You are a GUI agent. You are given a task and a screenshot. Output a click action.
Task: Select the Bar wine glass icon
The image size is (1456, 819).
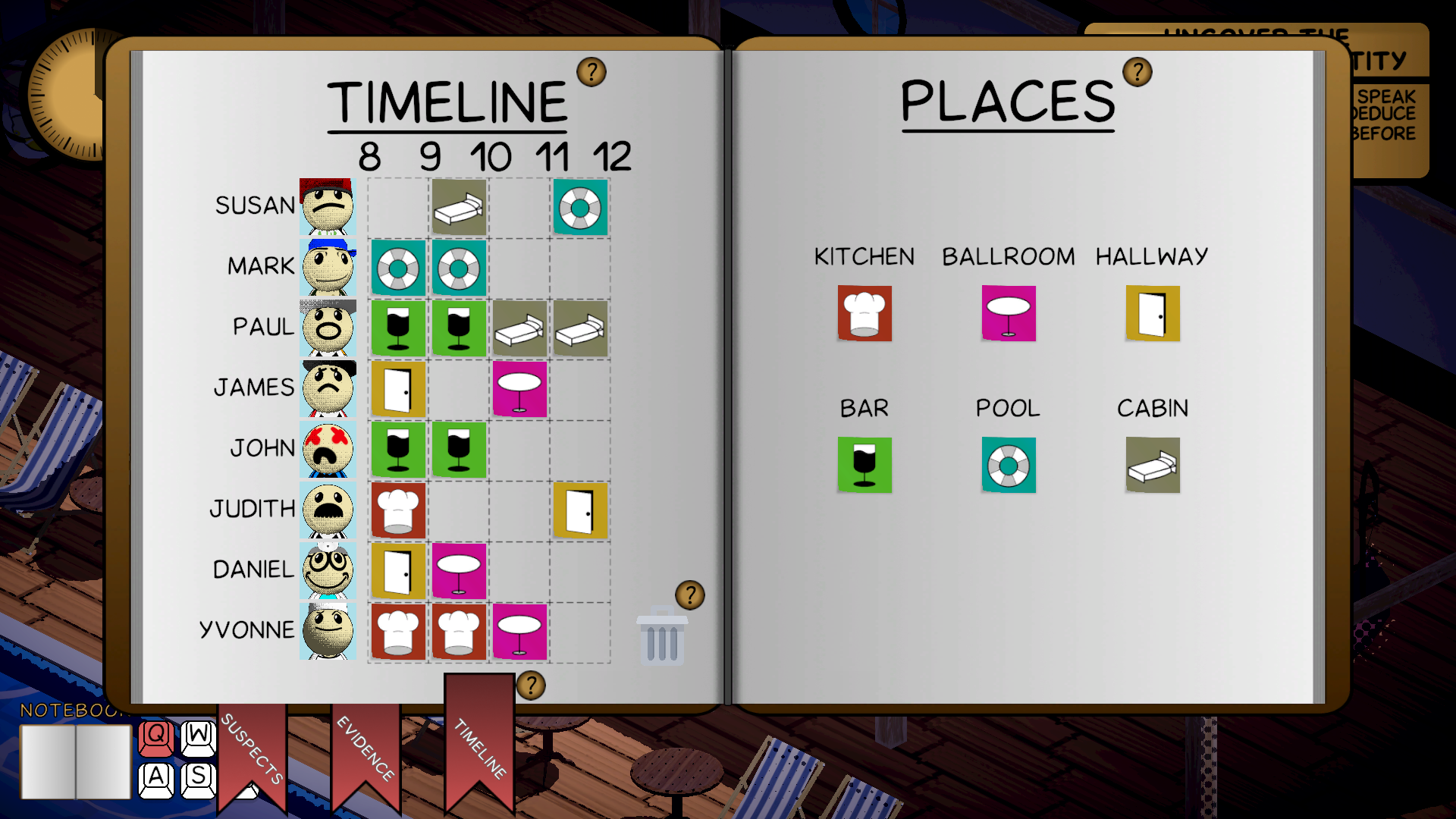point(864,465)
